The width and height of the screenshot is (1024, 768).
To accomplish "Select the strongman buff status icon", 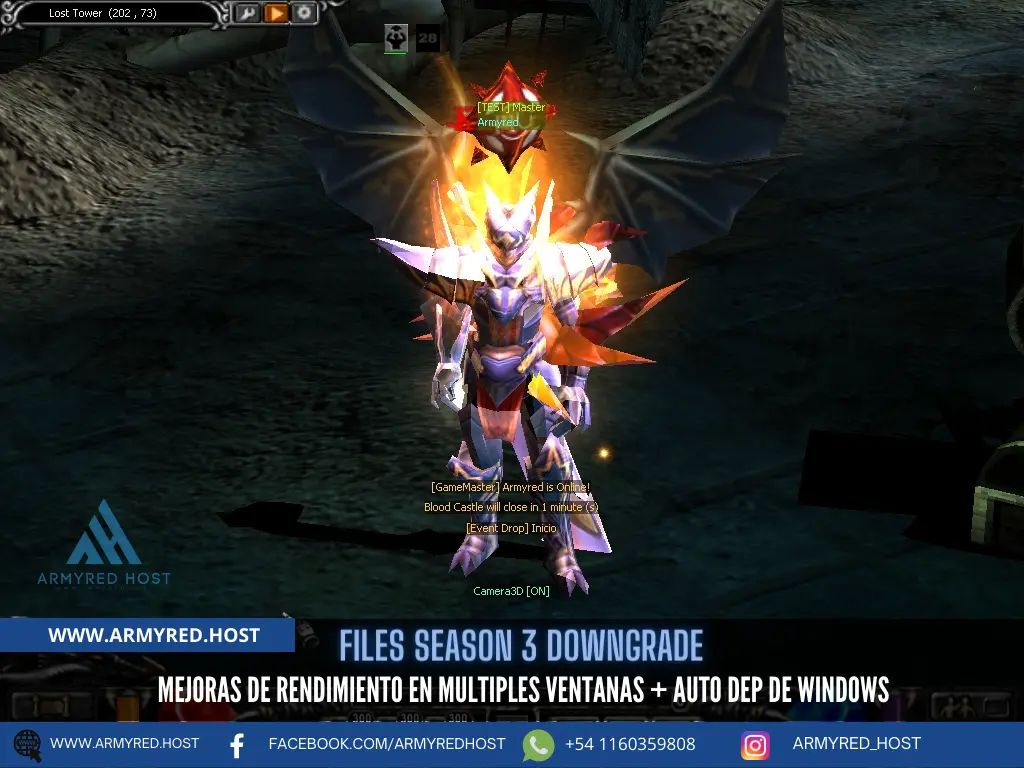I will [x=396, y=39].
